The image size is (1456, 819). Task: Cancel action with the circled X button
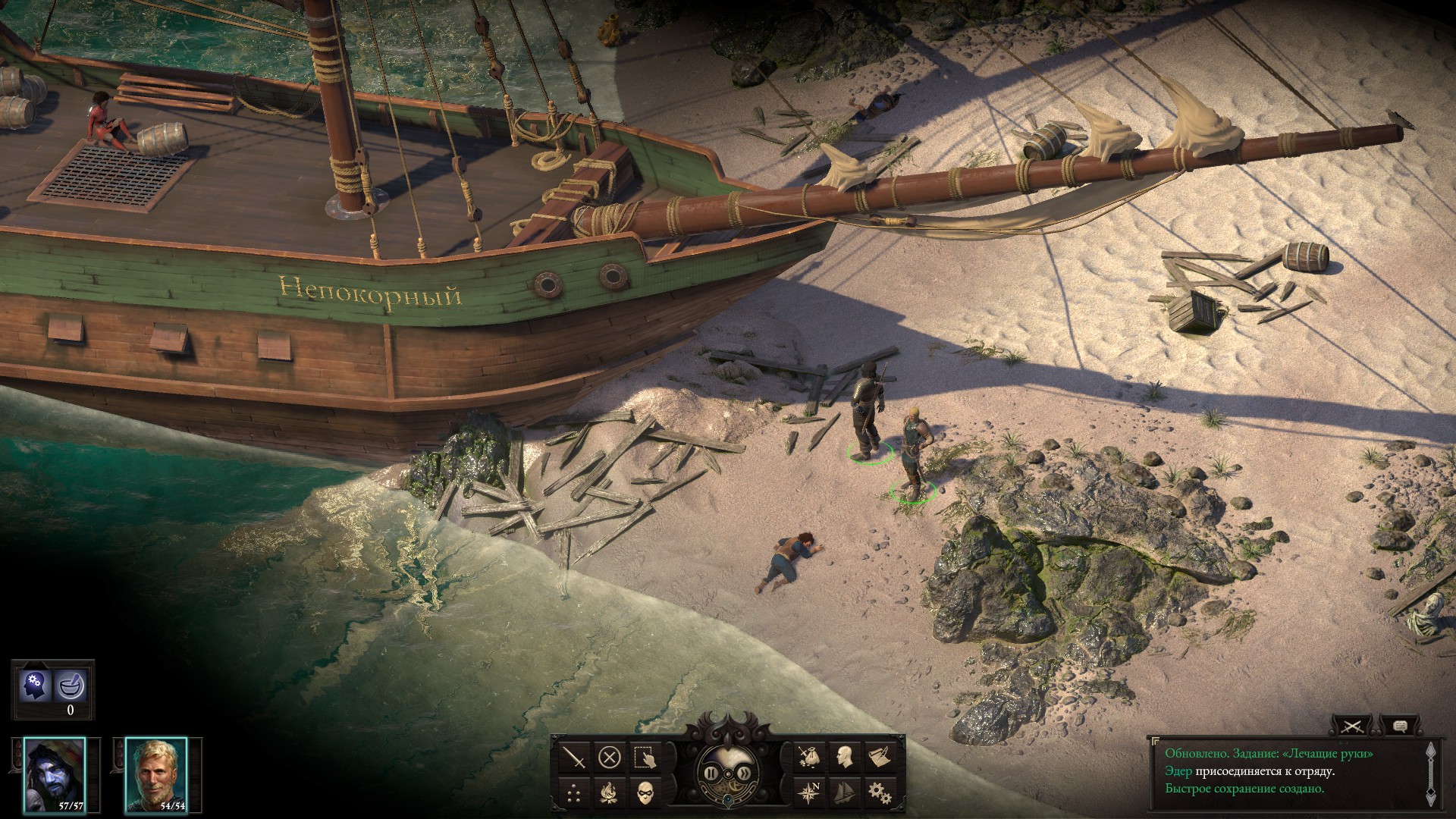pyautogui.click(x=610, y=757)
